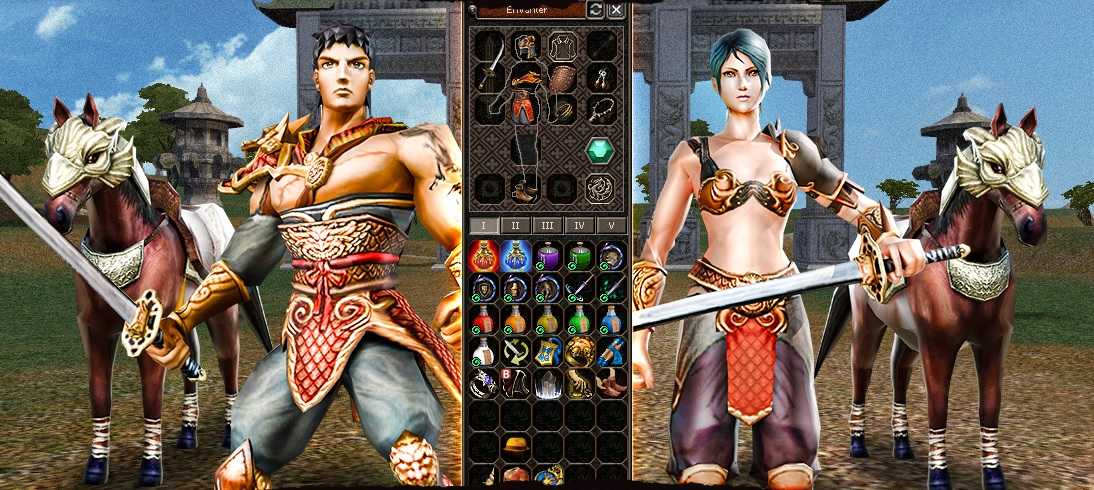Close the inventory window
The image size is (1094, 490).
(616, 9)
